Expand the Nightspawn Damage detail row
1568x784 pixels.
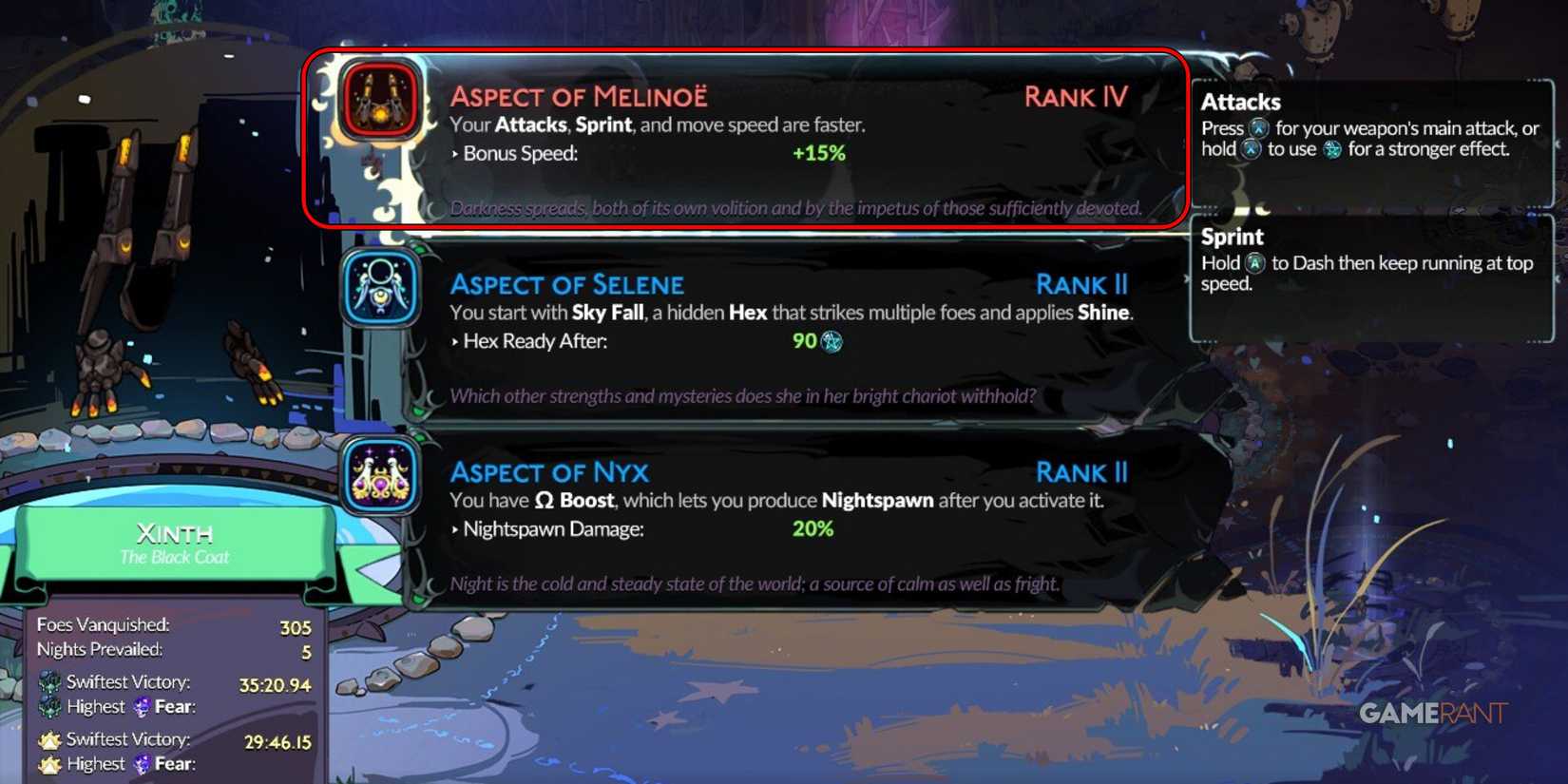pyautogui.click(x=456, y=529)
